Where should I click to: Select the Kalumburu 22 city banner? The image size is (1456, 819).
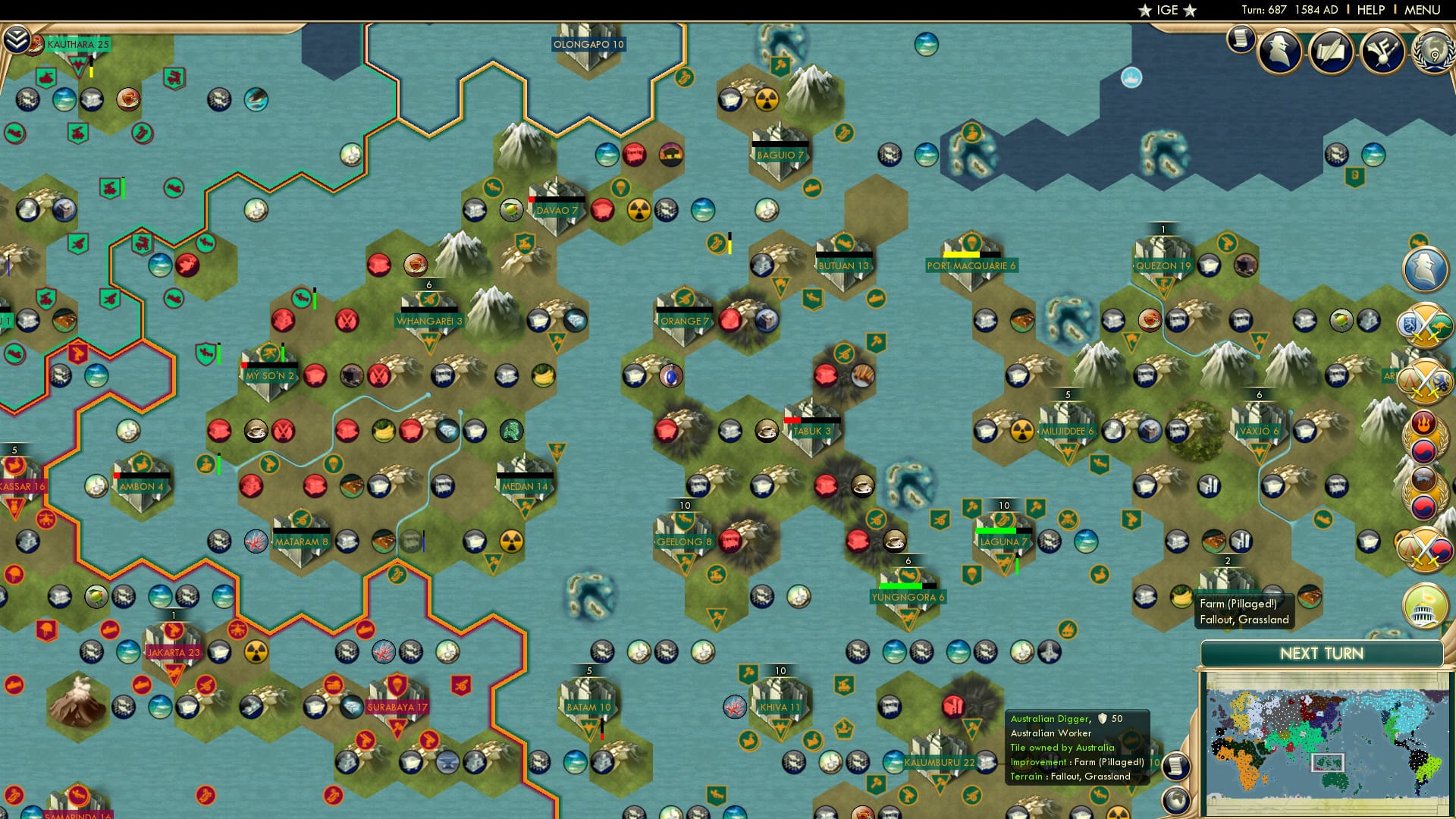(x=940, y=762)
